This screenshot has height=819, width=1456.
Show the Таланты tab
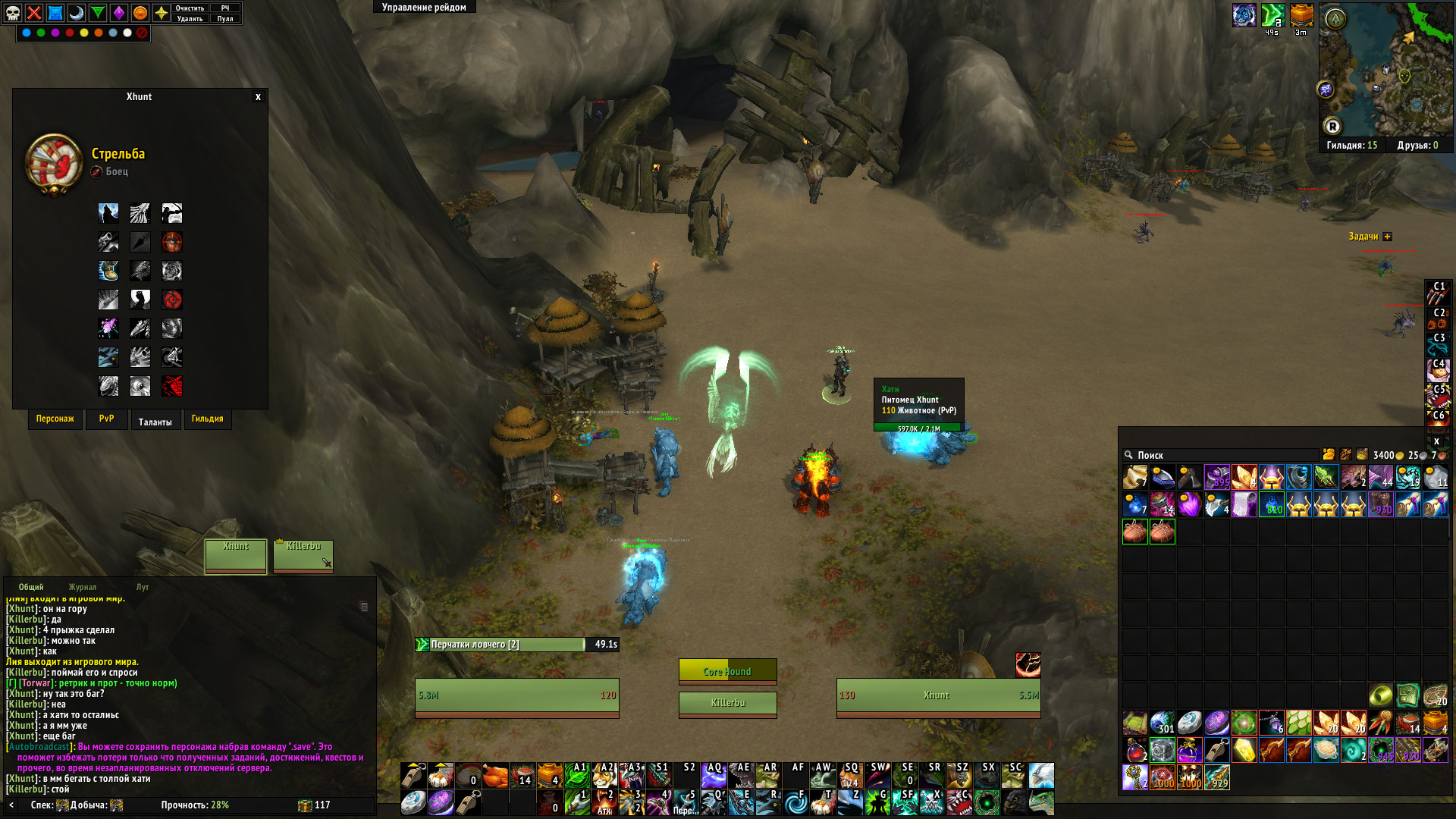pos(155,422)
